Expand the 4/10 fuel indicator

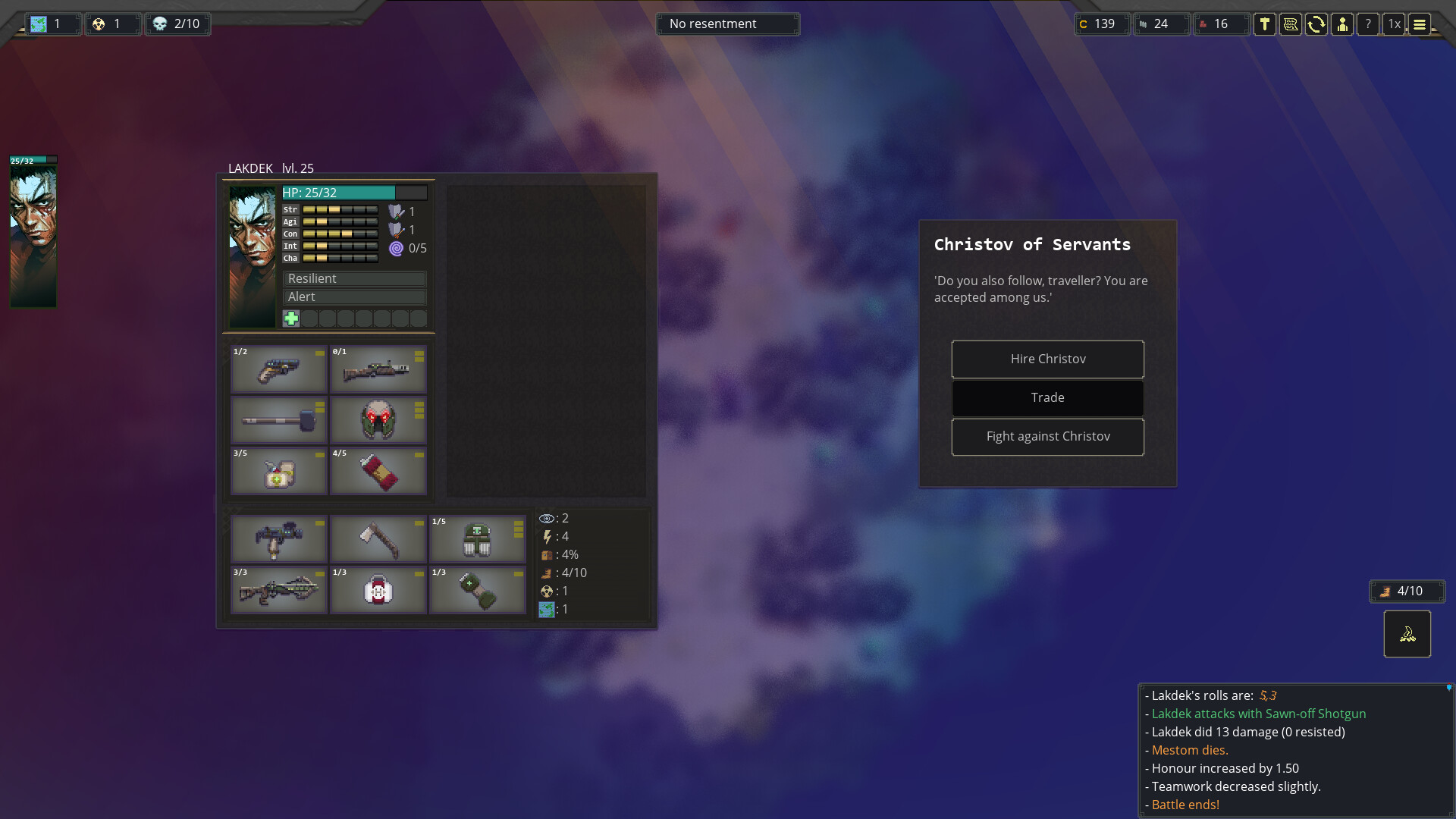1406,591
